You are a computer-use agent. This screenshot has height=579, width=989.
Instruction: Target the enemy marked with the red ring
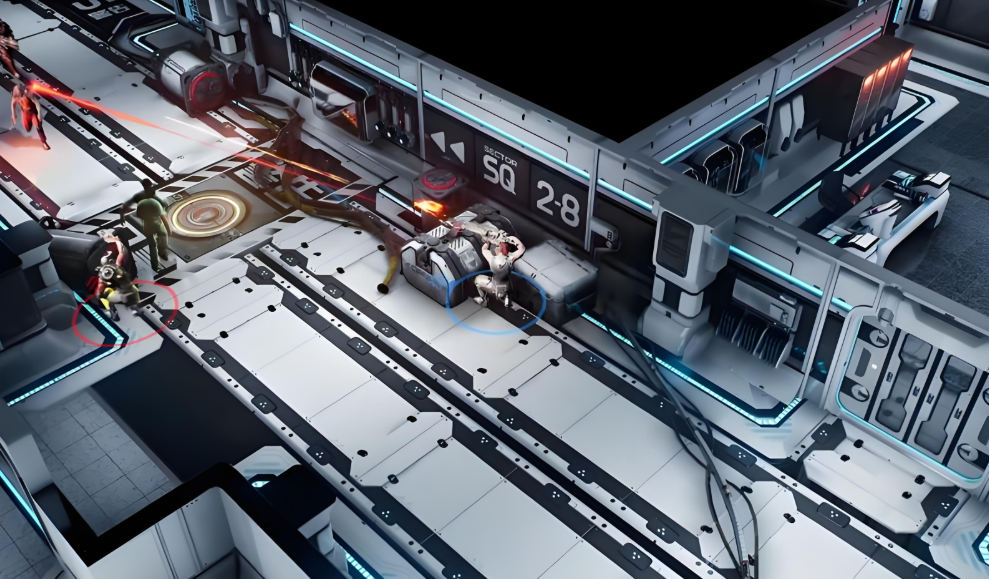click(116, 275)
